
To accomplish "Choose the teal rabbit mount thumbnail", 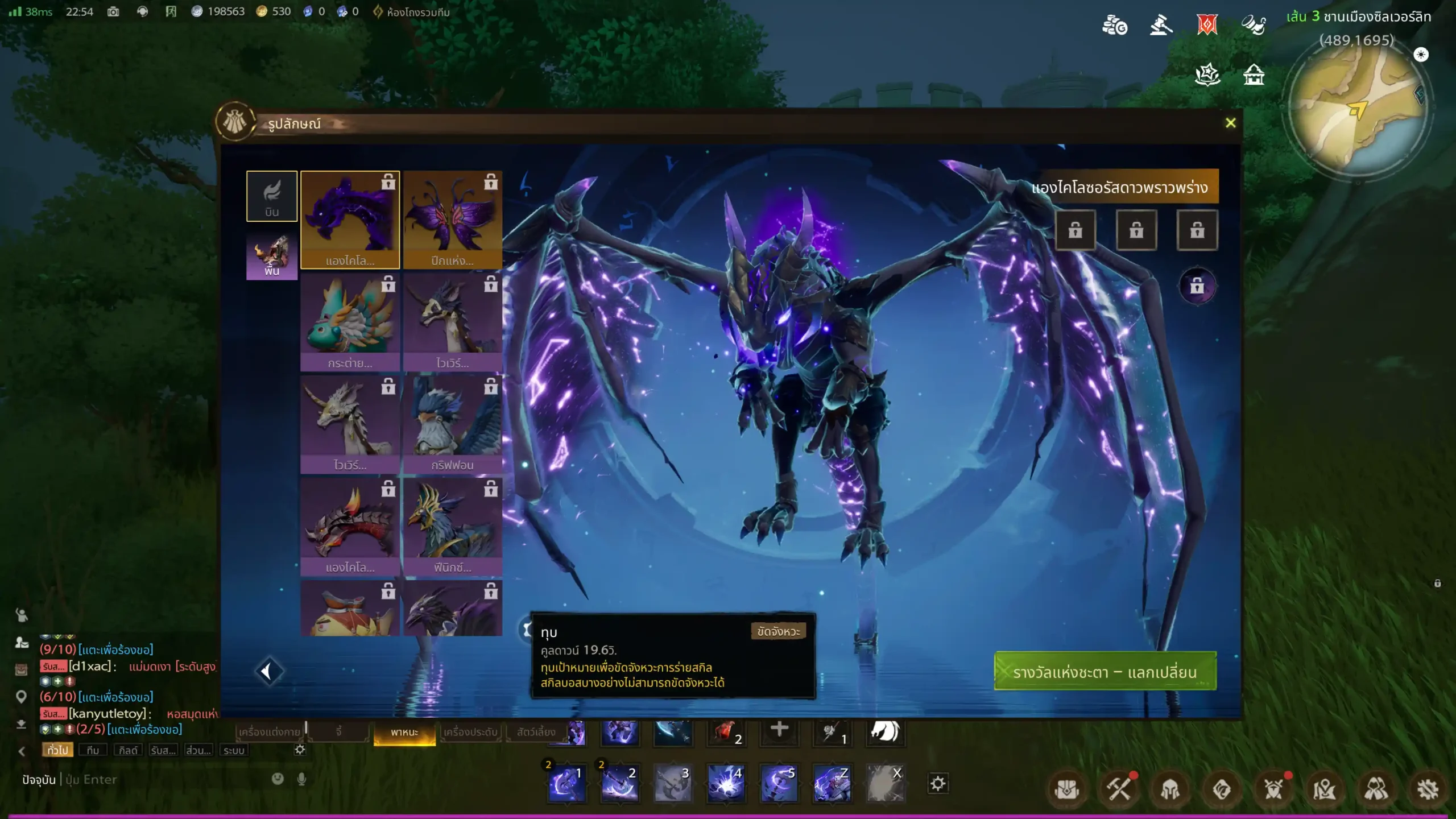I will (349, 321).
